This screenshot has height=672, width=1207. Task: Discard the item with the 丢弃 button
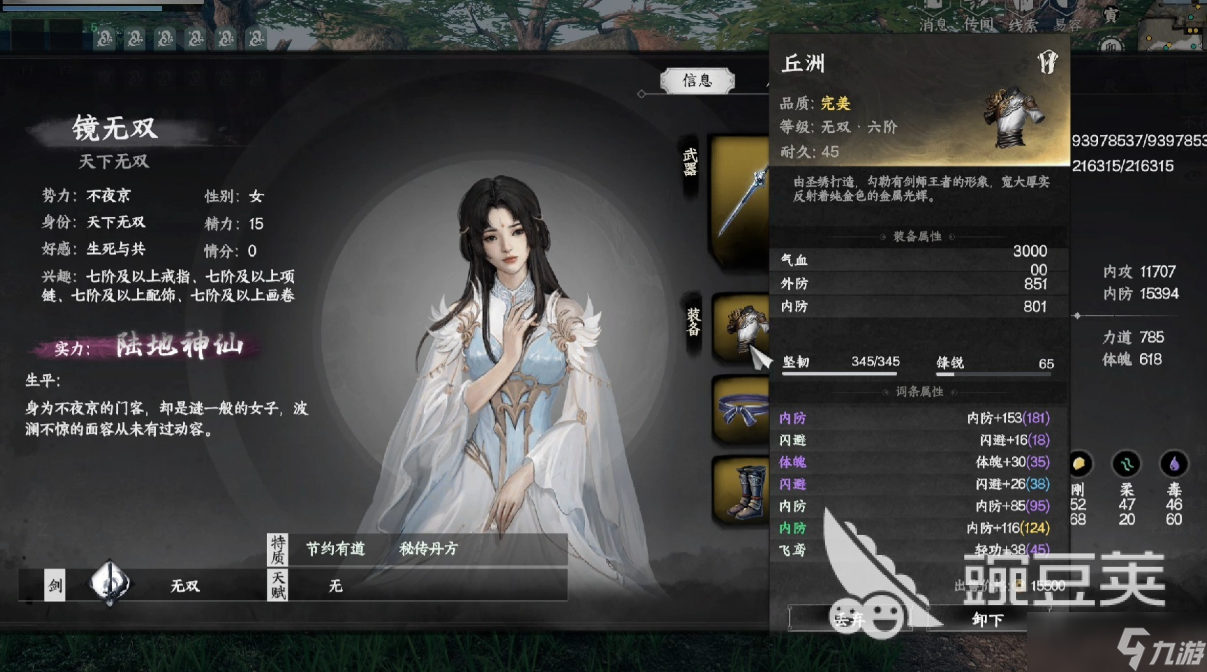coord(851,620)
